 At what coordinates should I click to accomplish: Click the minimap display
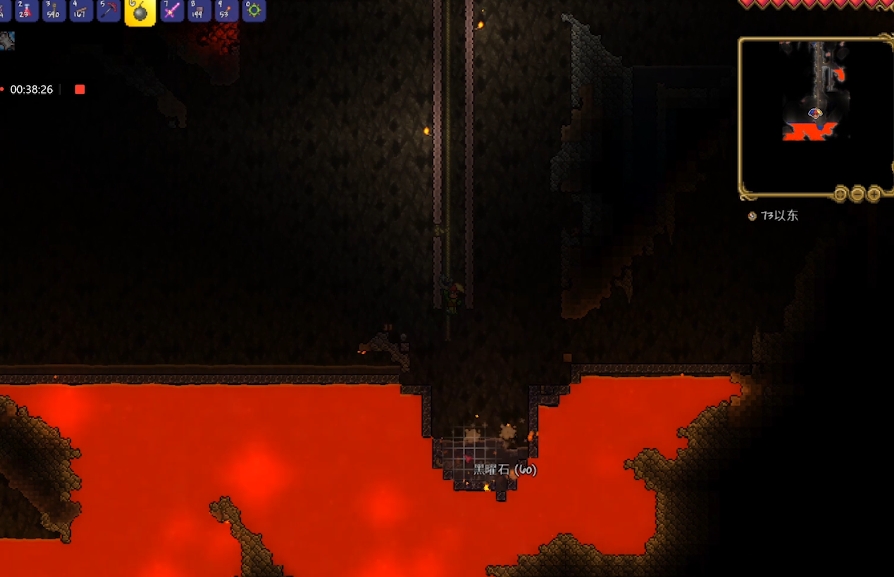(814, 114)
